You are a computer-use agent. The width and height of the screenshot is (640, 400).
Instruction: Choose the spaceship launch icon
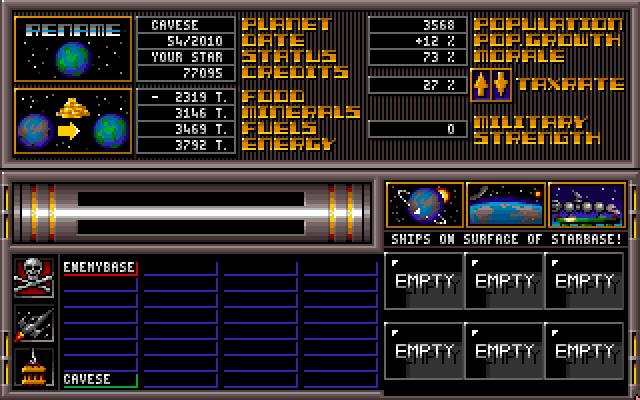pyautogui.click(x=34, y=324)
